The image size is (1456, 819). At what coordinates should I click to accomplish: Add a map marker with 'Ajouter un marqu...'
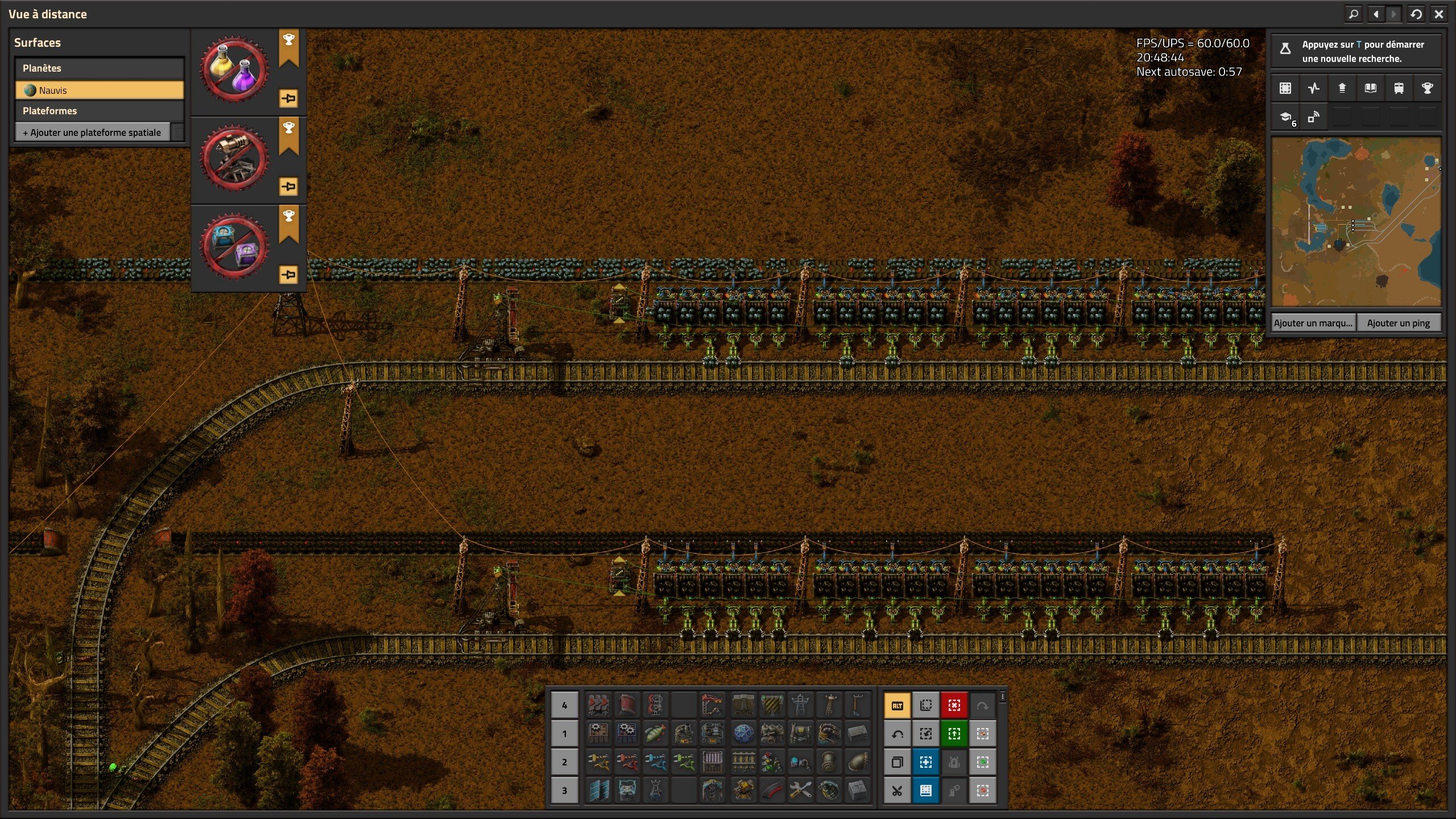tap(1313, 323)
